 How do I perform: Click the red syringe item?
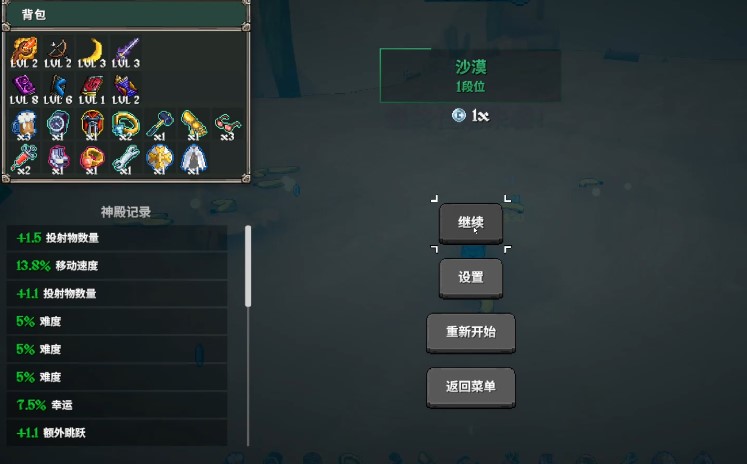point(24,158)
